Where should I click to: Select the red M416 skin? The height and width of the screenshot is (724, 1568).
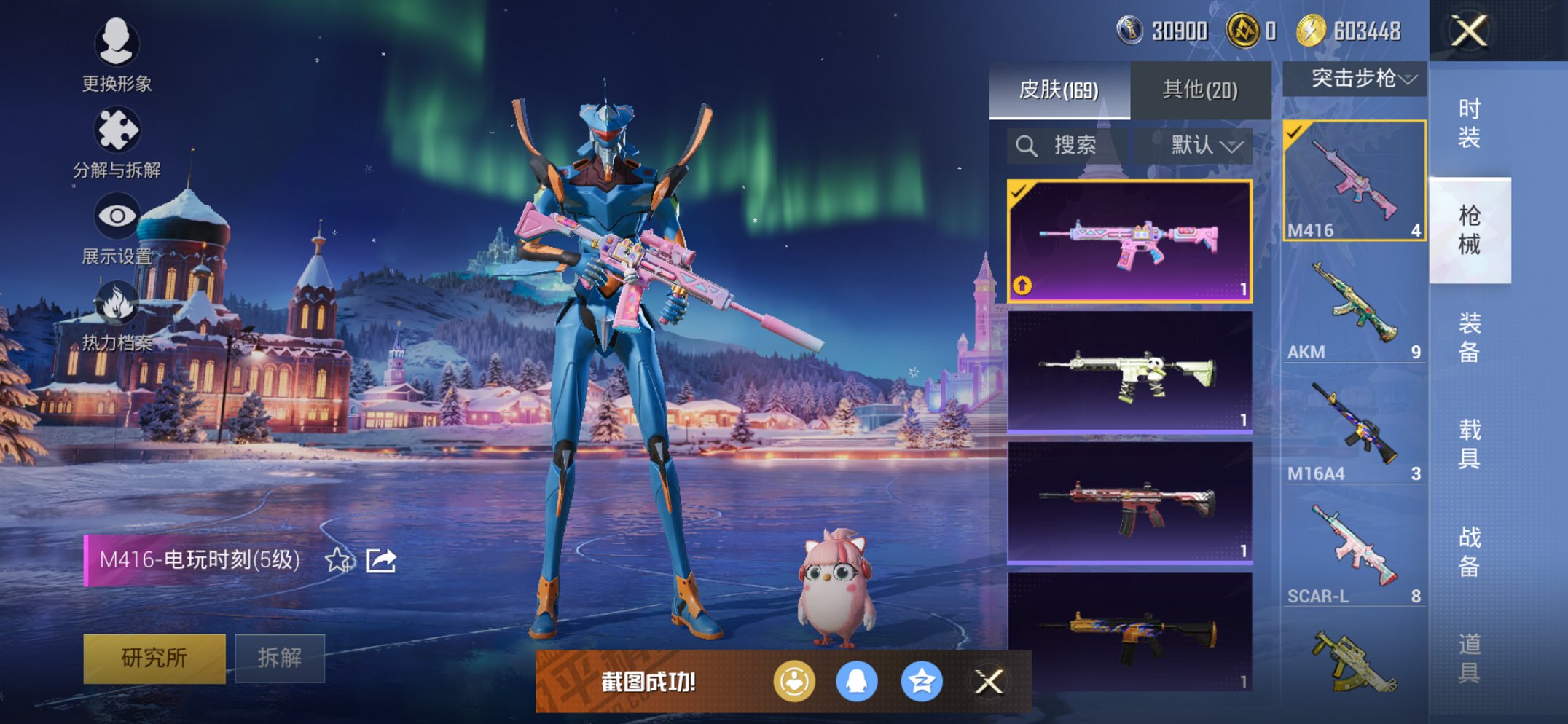click(1129, 503)
